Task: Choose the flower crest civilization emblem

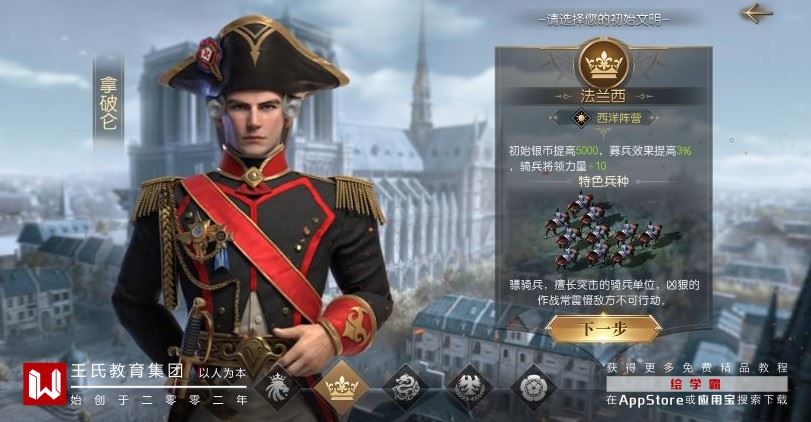Action: click(x=533, y=387)
